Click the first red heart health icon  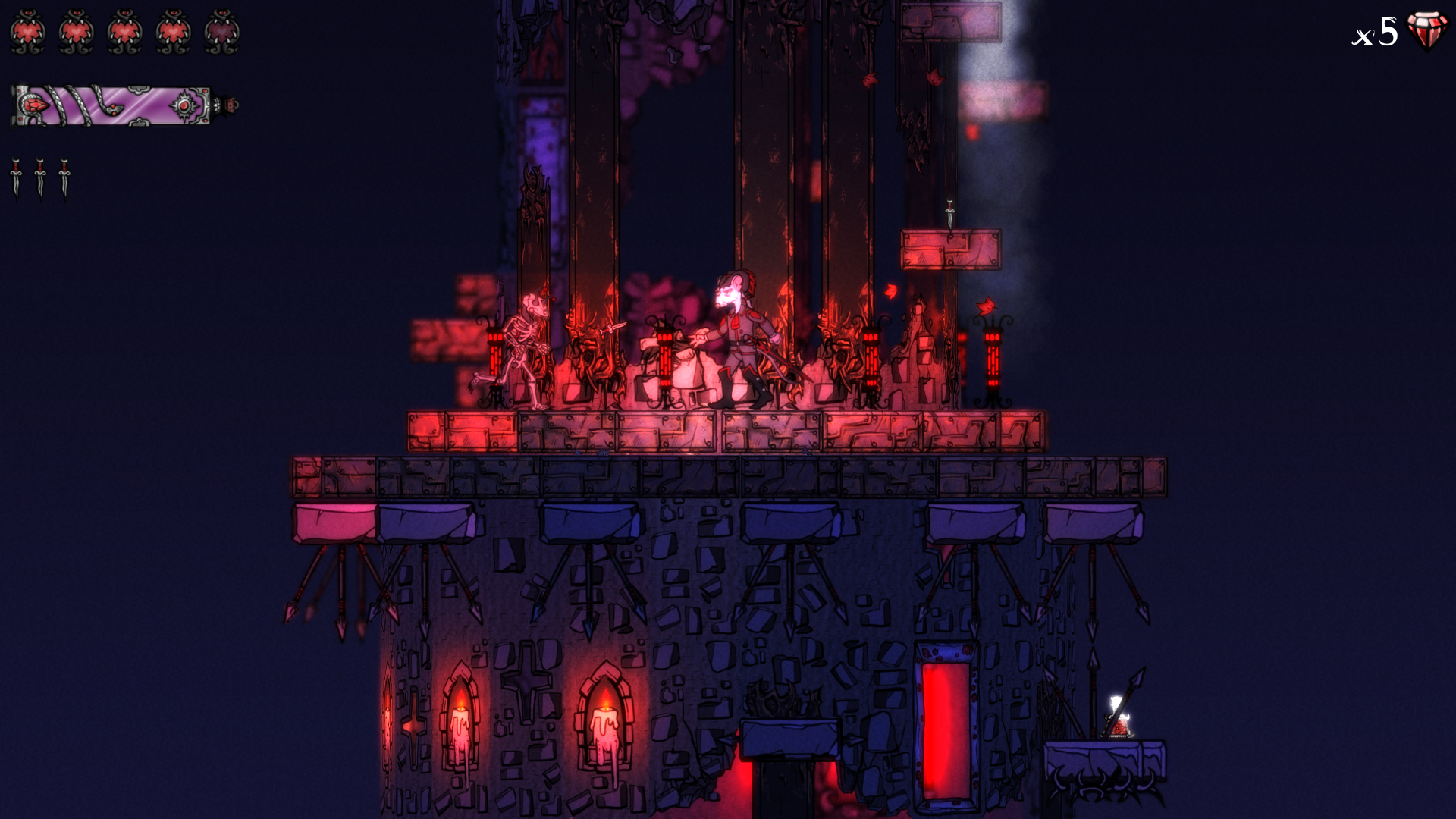(x=28, y=32)
